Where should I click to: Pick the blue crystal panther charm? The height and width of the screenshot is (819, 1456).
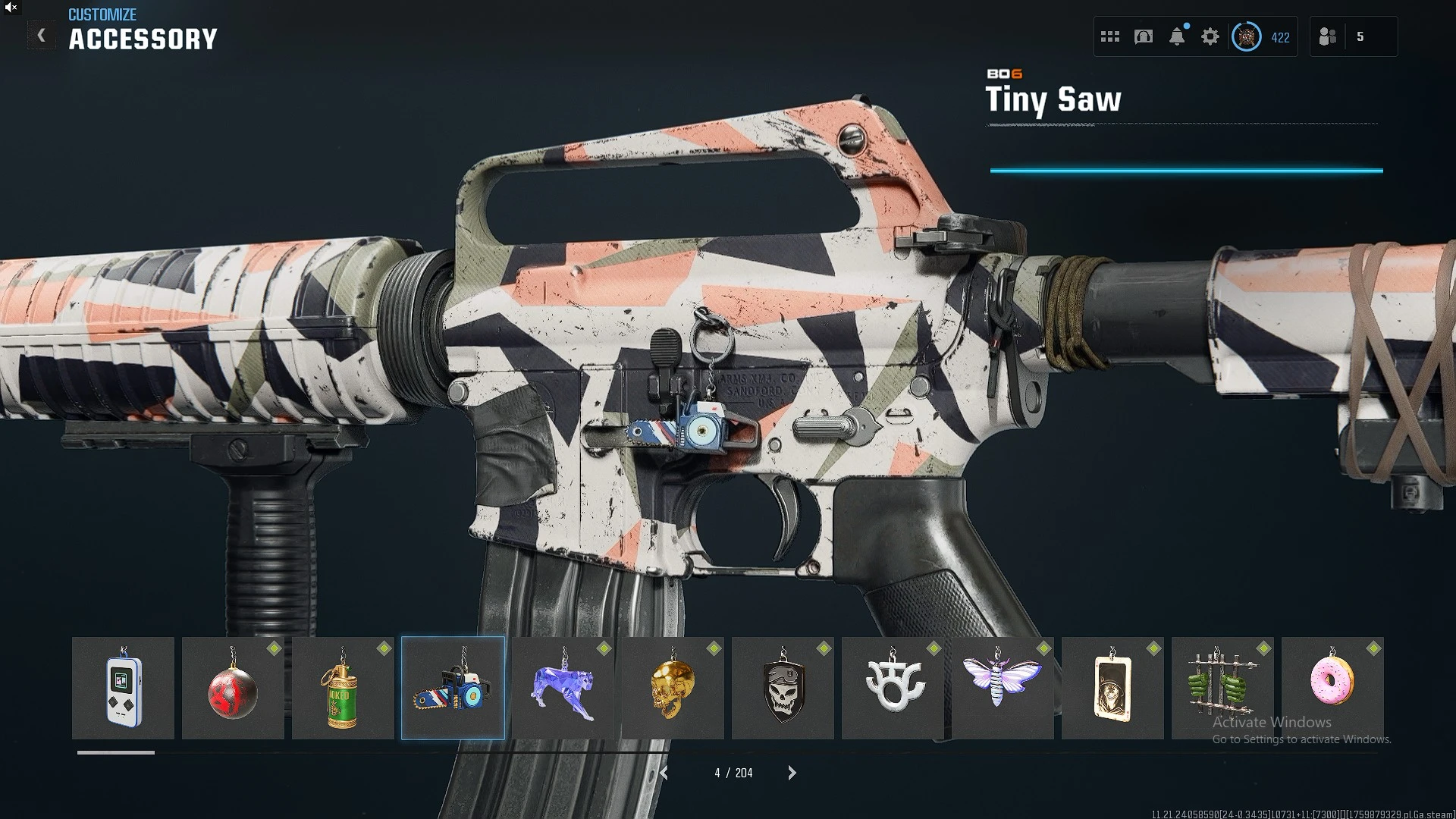563,688
